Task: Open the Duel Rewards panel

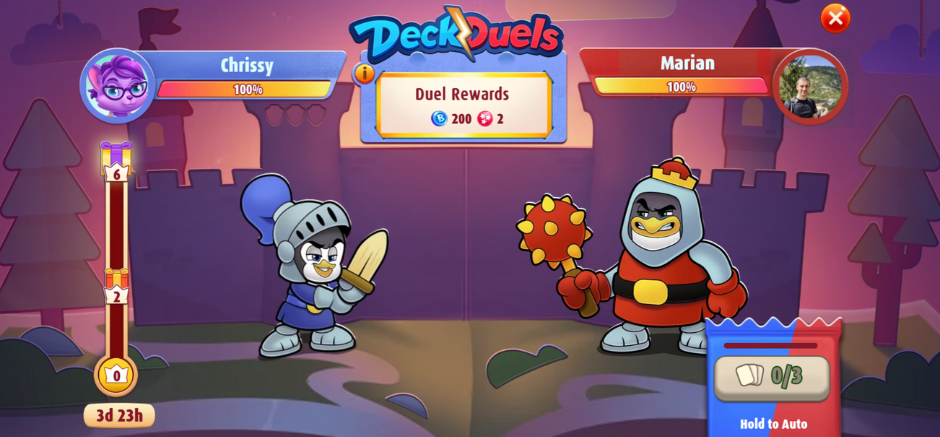Action: pos(464,105)
